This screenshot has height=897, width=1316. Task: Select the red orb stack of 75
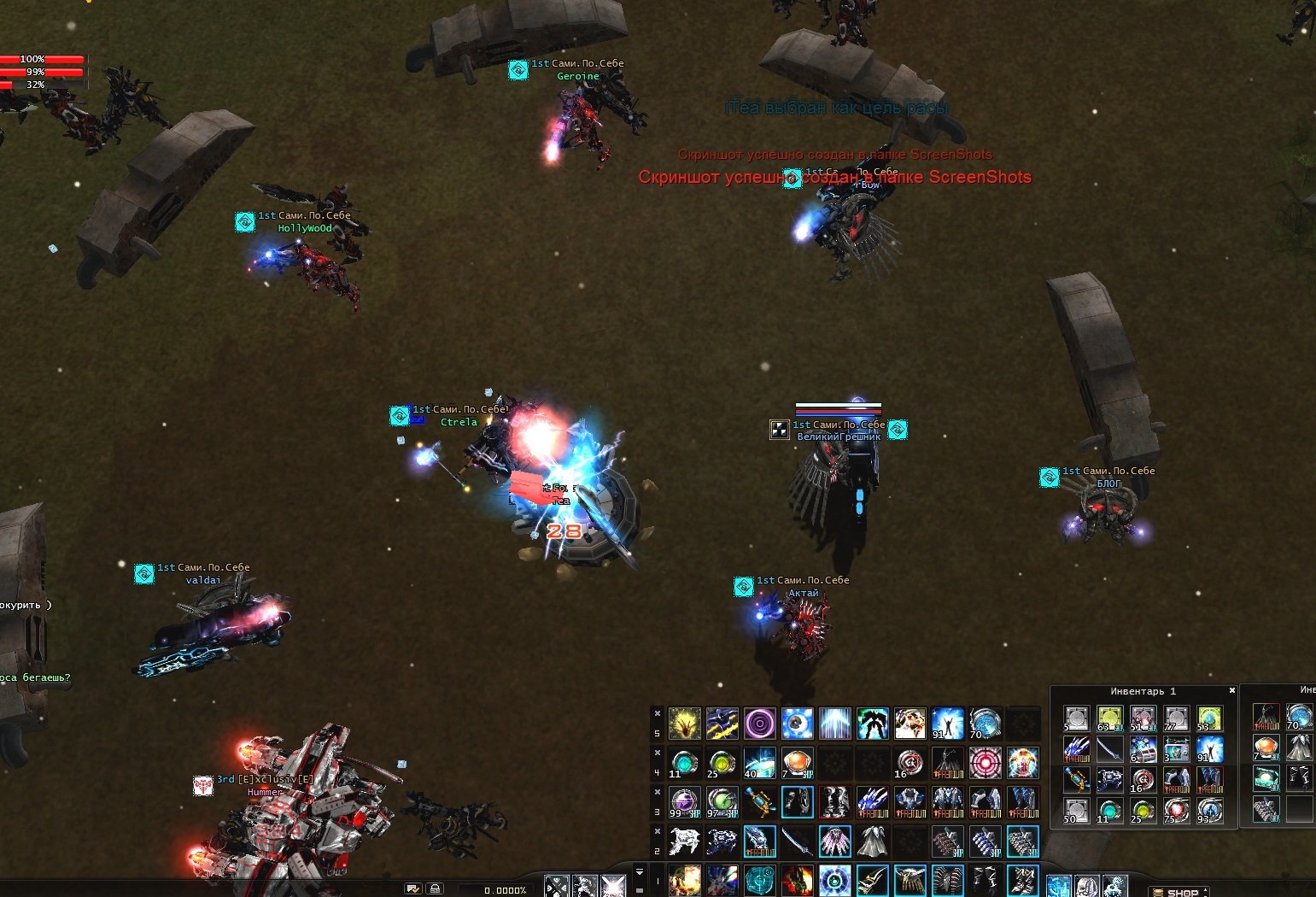tap(1176, 810)
